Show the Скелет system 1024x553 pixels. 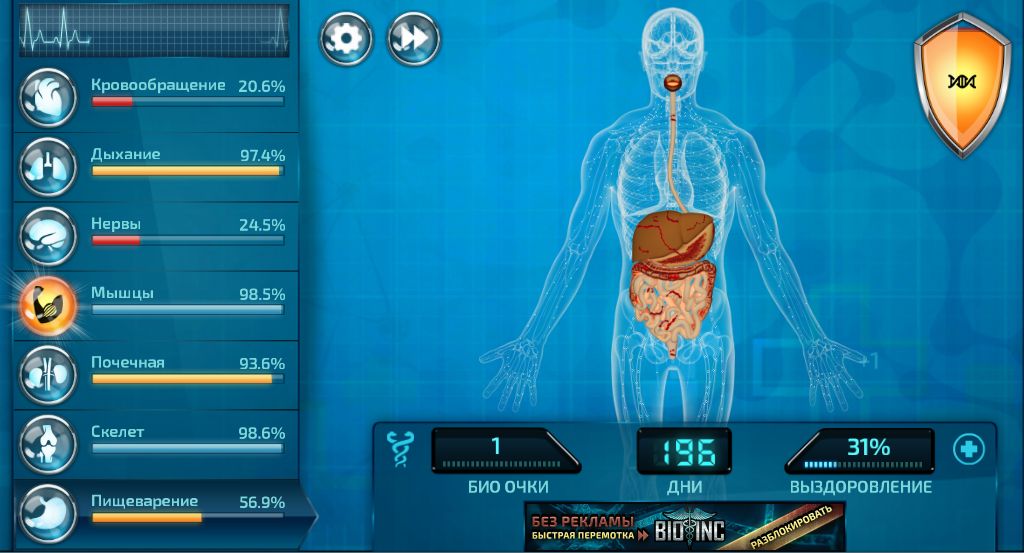158,439
